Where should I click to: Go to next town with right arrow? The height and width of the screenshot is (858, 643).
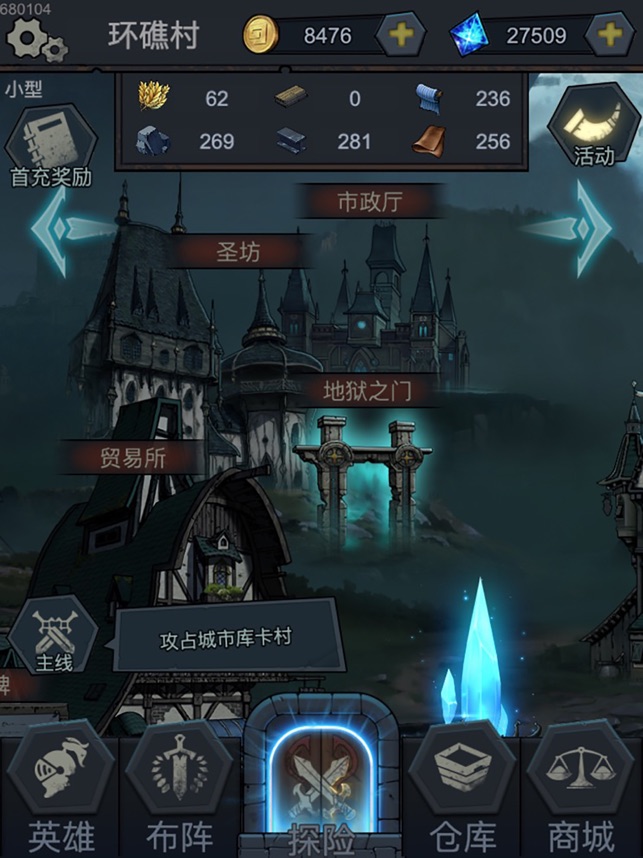[586, 228]
